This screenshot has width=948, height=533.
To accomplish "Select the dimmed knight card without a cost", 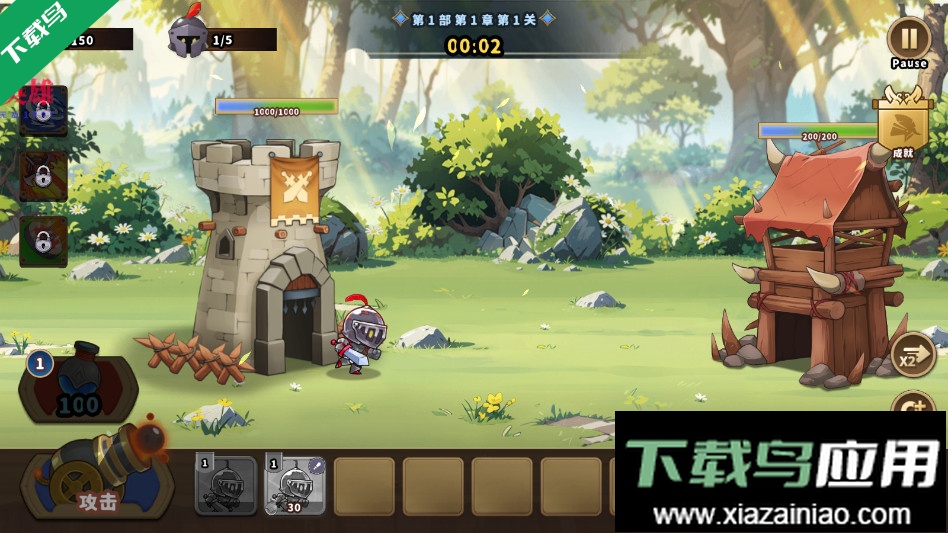I will coord(226,484).
